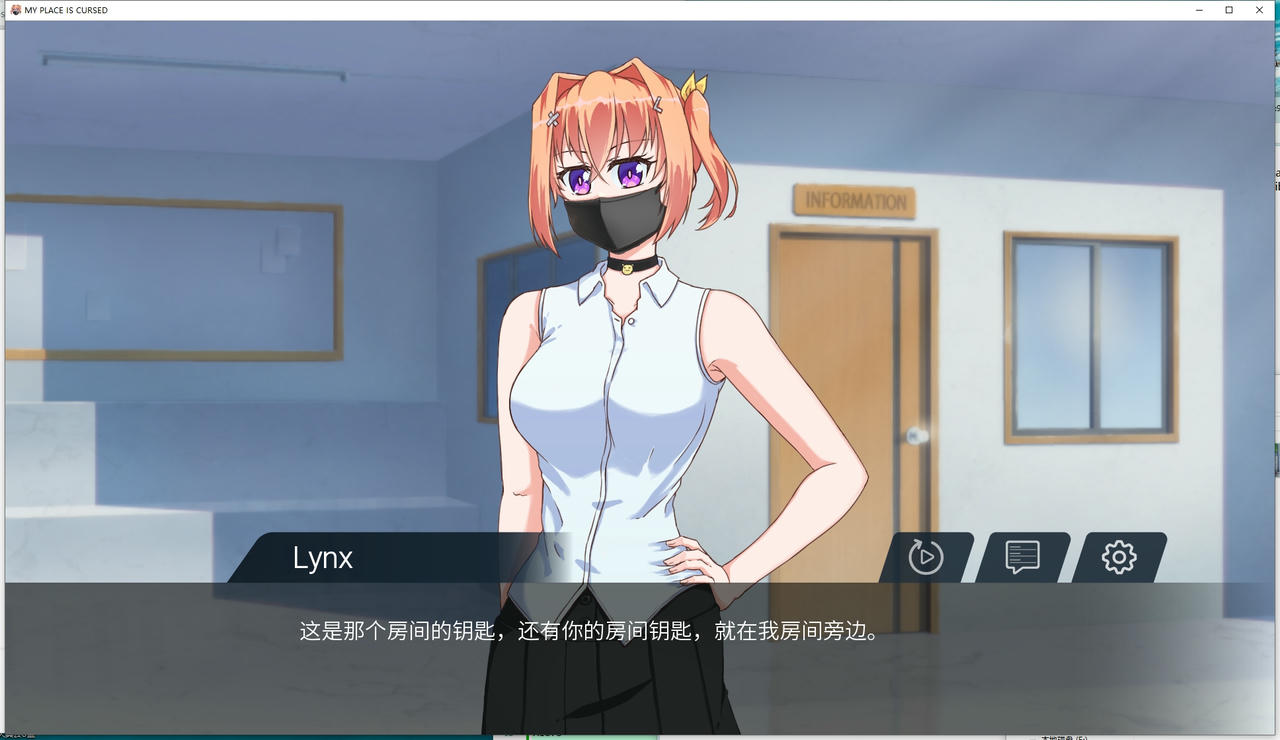The width and height of the screenshot is (1280, 740).
Task: Click the fox game icon in the title bar
Action: pyautogui.click(x=17, y=10)
